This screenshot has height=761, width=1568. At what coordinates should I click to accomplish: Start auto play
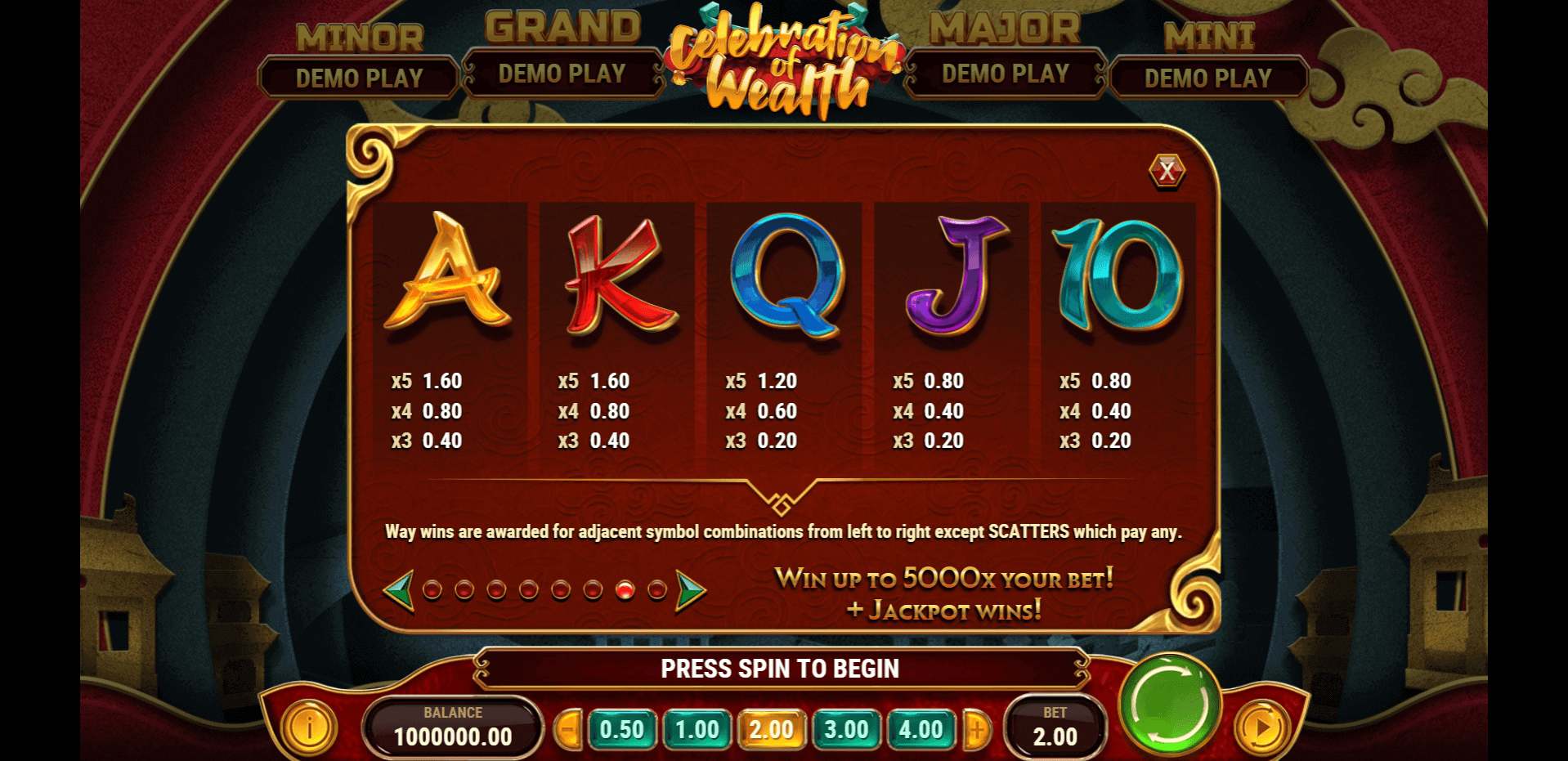[1262, 726]
